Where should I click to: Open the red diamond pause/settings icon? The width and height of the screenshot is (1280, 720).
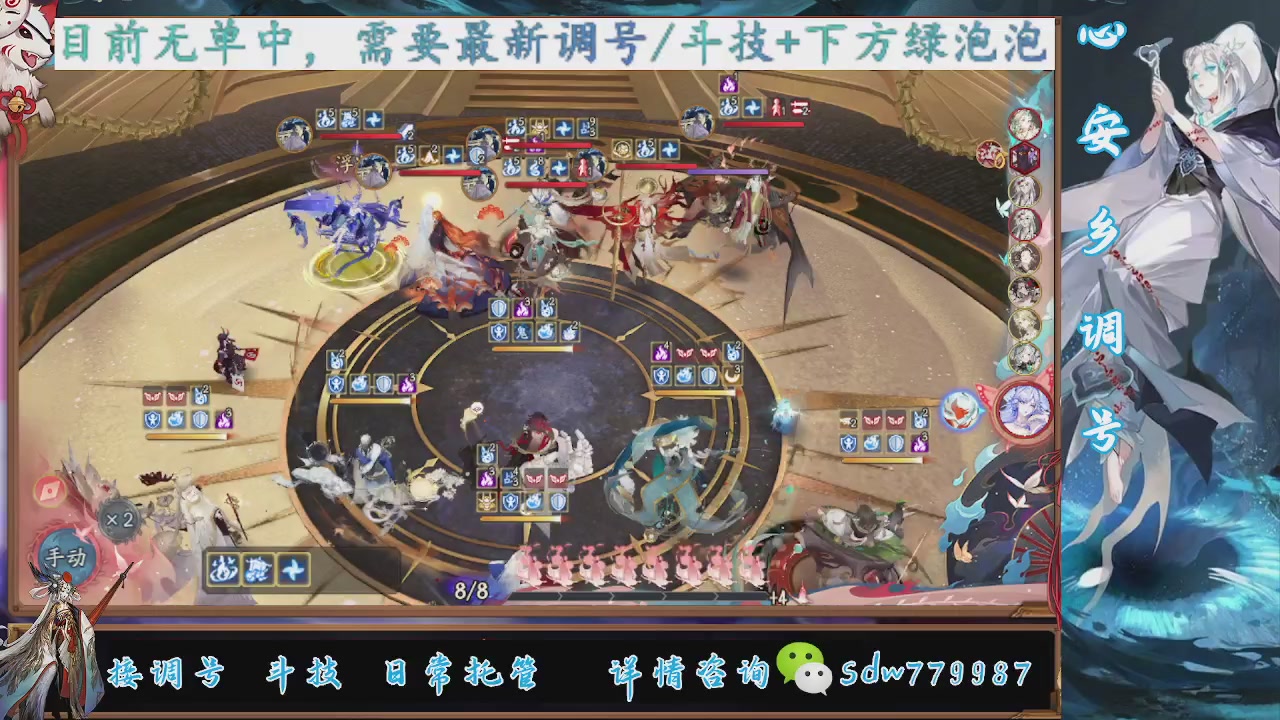pyautogui.click(x=50, y=488)
